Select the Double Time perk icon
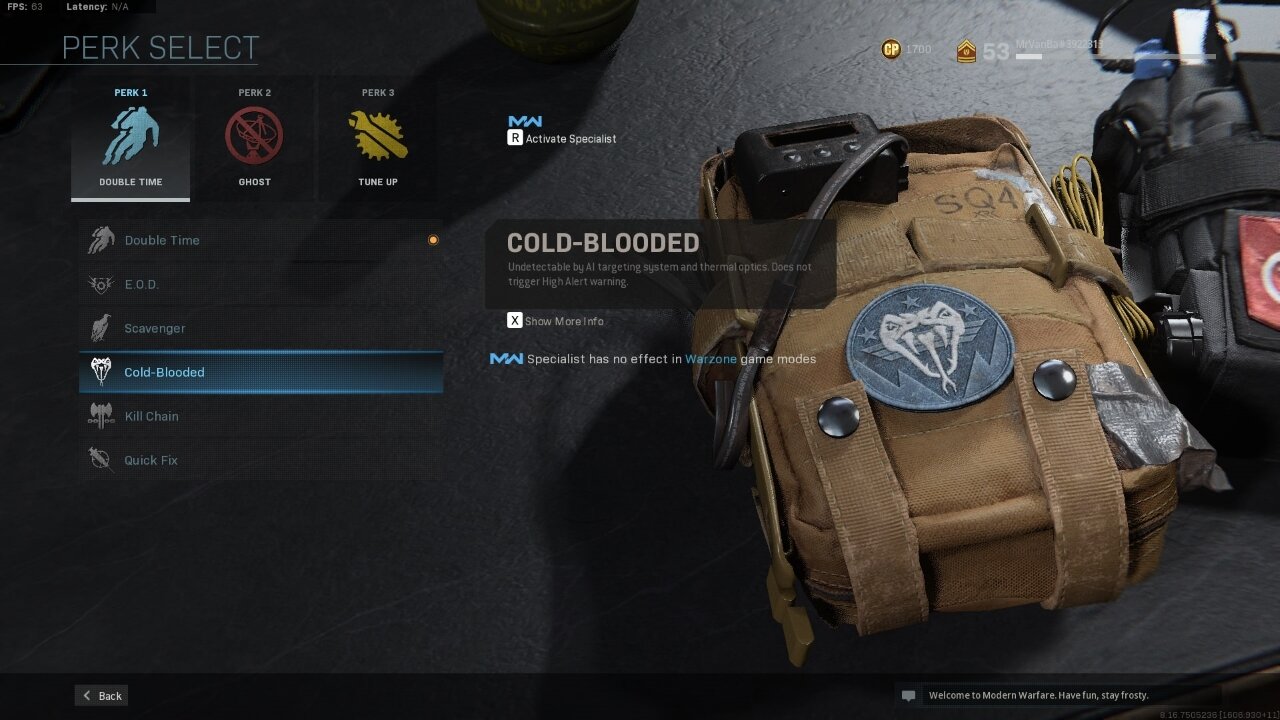 coord(130,135)
